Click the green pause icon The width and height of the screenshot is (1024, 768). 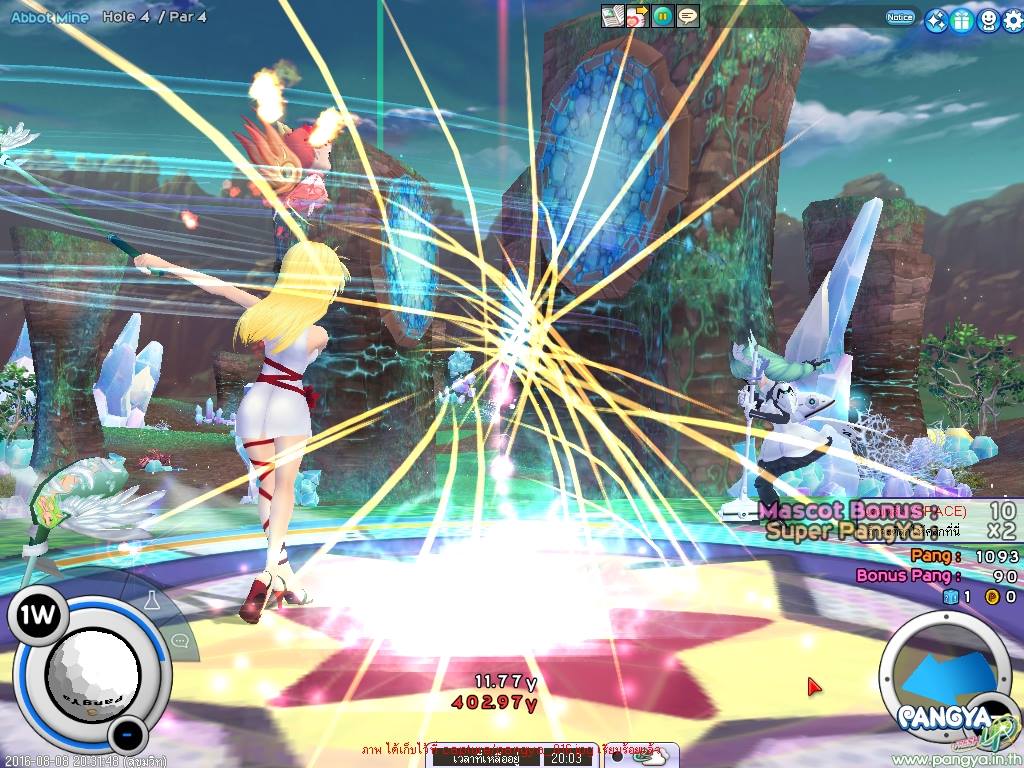tap(662, 15)
